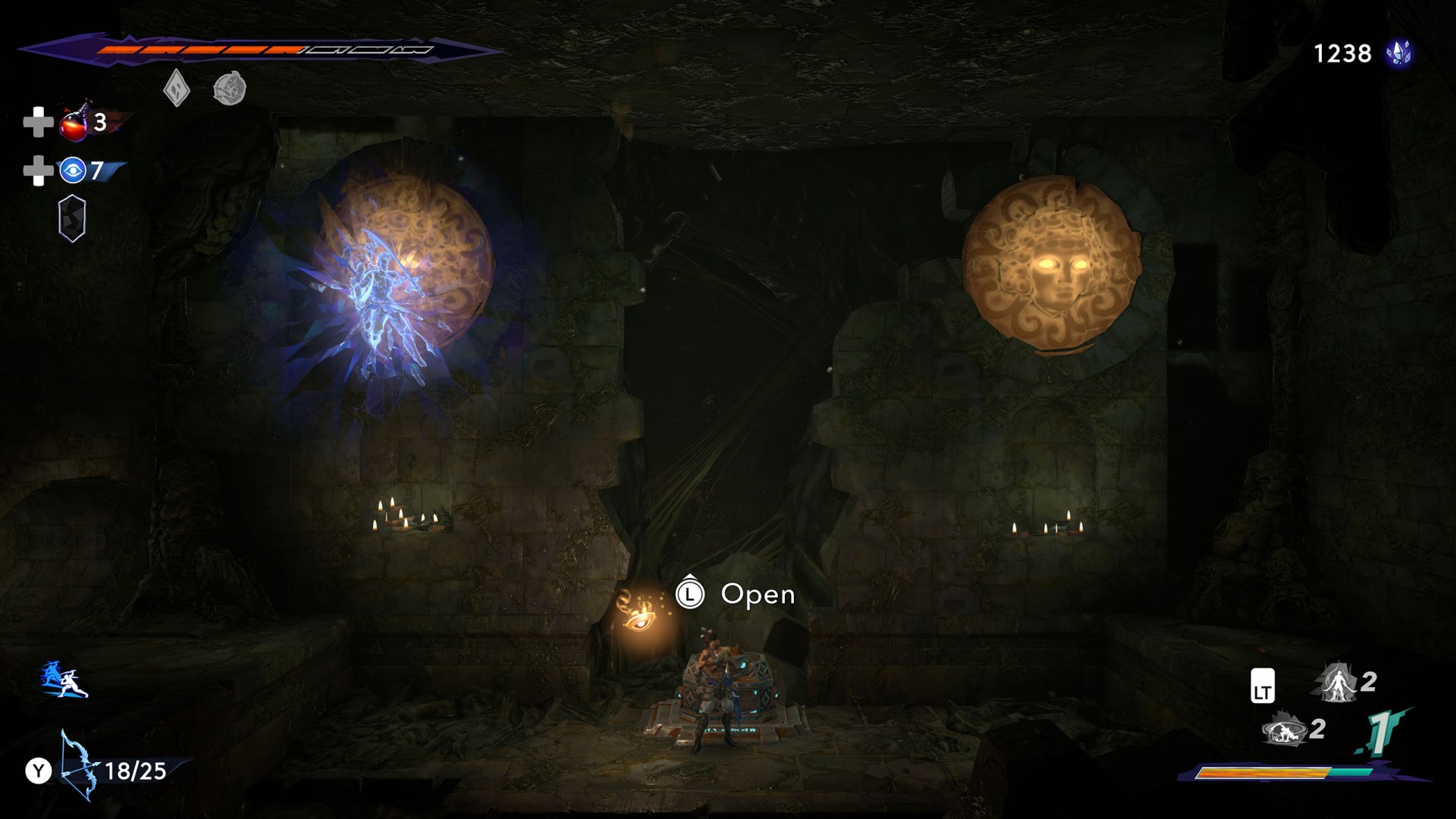Select the bow weapon icon
This screenshot has width=1456, height=819.
79,766
